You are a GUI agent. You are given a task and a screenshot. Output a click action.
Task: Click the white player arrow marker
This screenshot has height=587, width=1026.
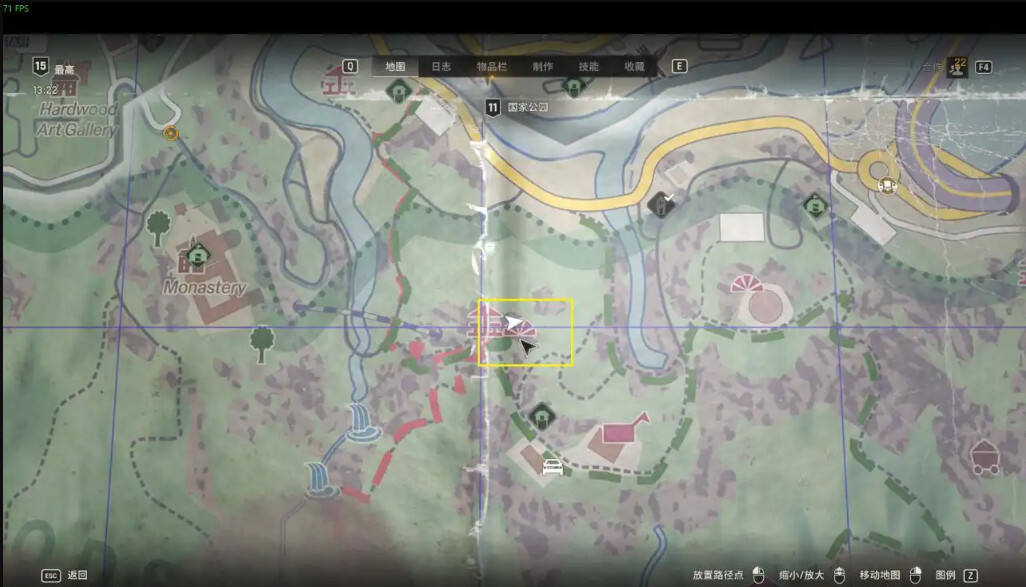pyautogui.click(x=514, y=322)
